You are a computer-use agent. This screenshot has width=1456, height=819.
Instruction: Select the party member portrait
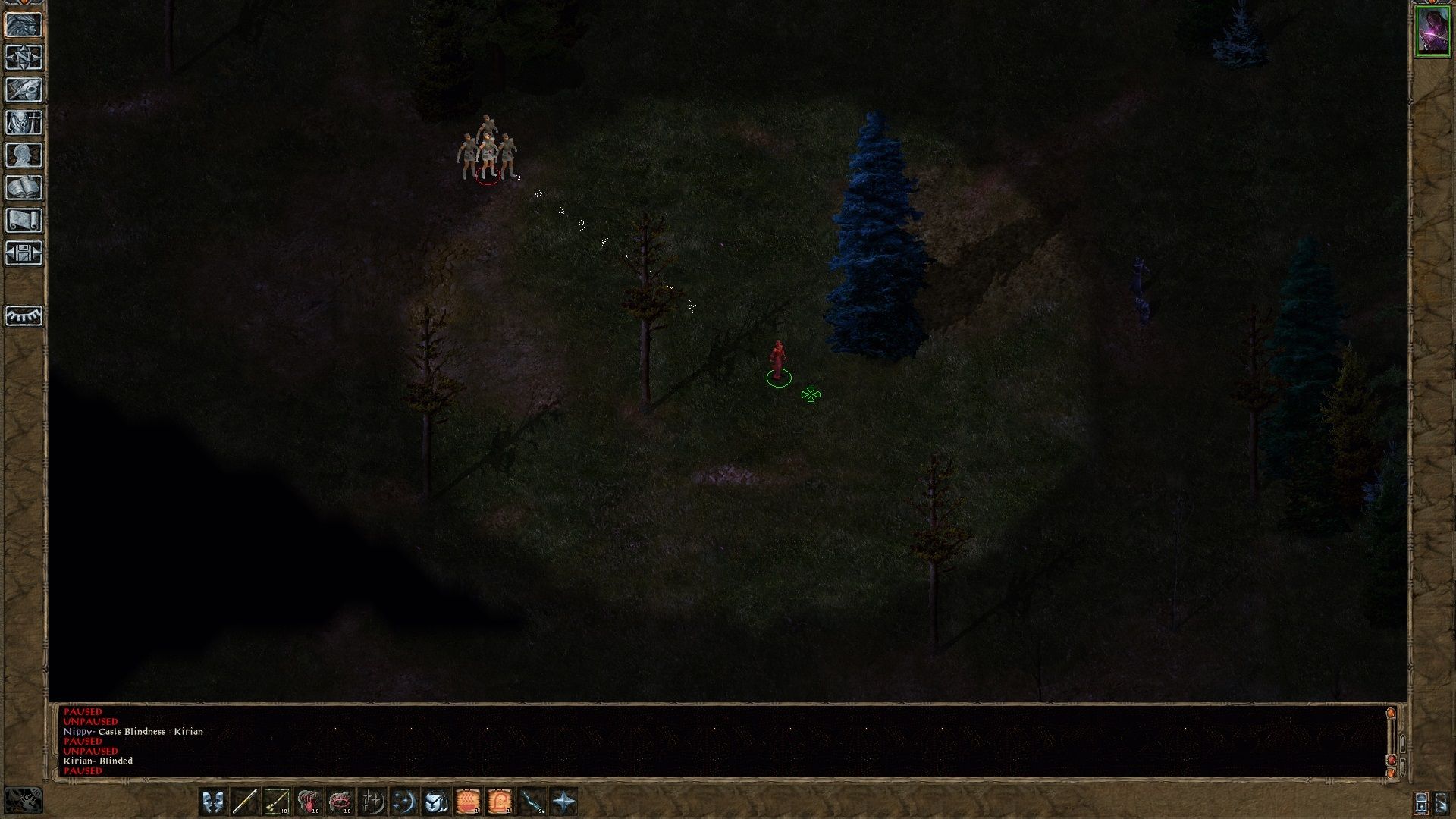1432,31
